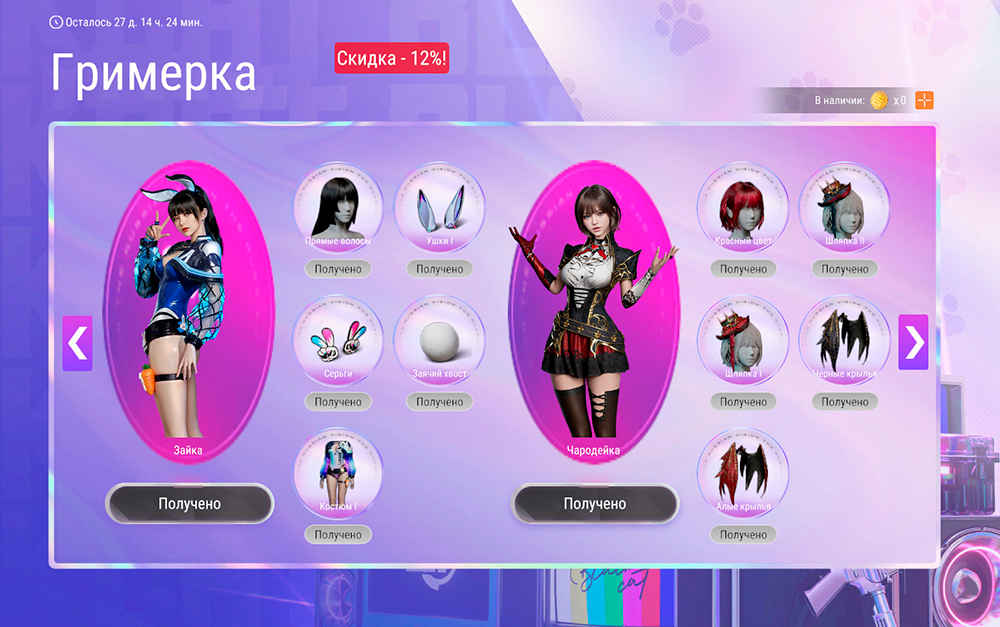Select the Ушки I bunny ears item
This screenshot has width=1000, height=627.
[439, 207]
